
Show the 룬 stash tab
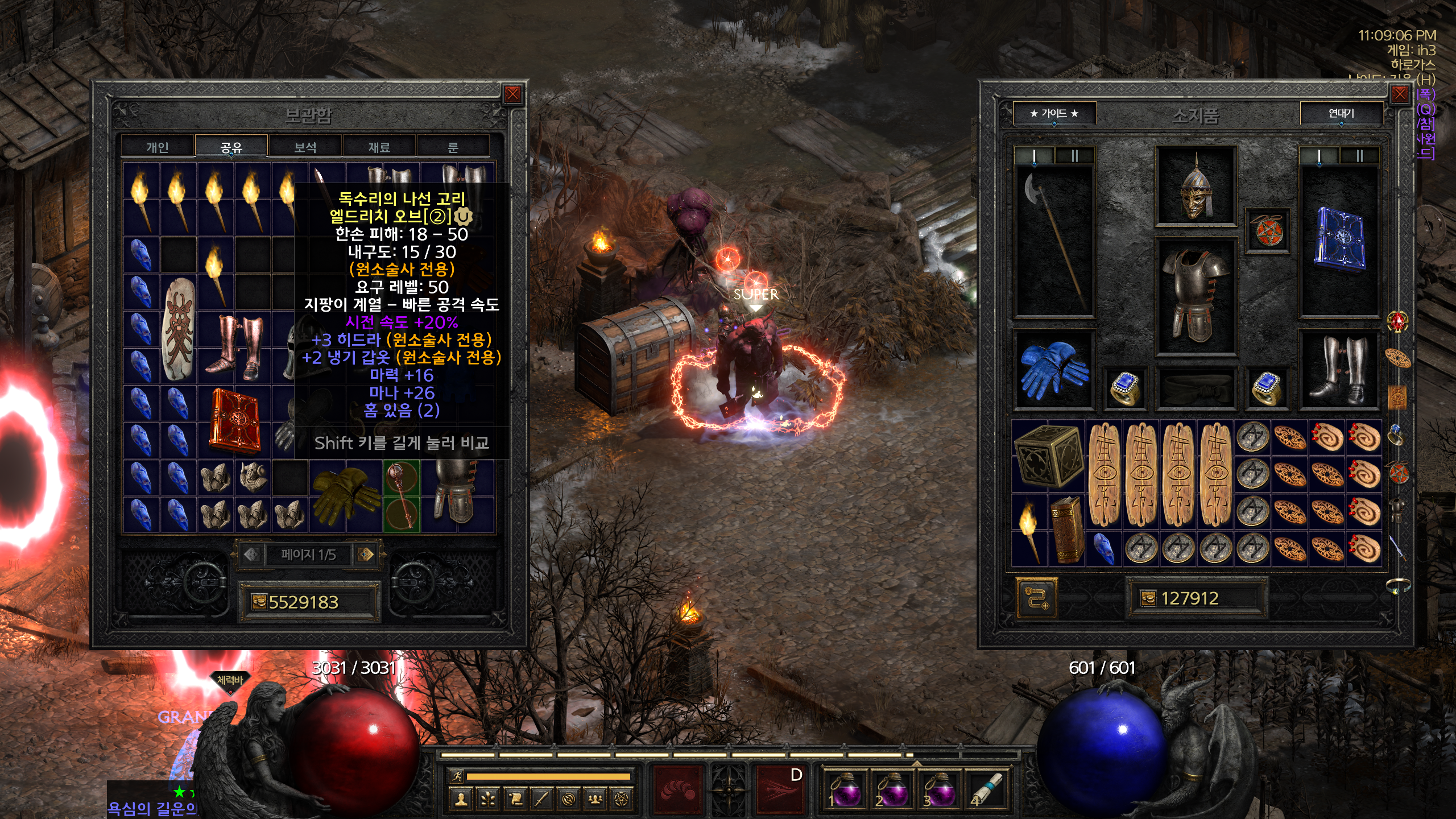(x=453, y=147)
